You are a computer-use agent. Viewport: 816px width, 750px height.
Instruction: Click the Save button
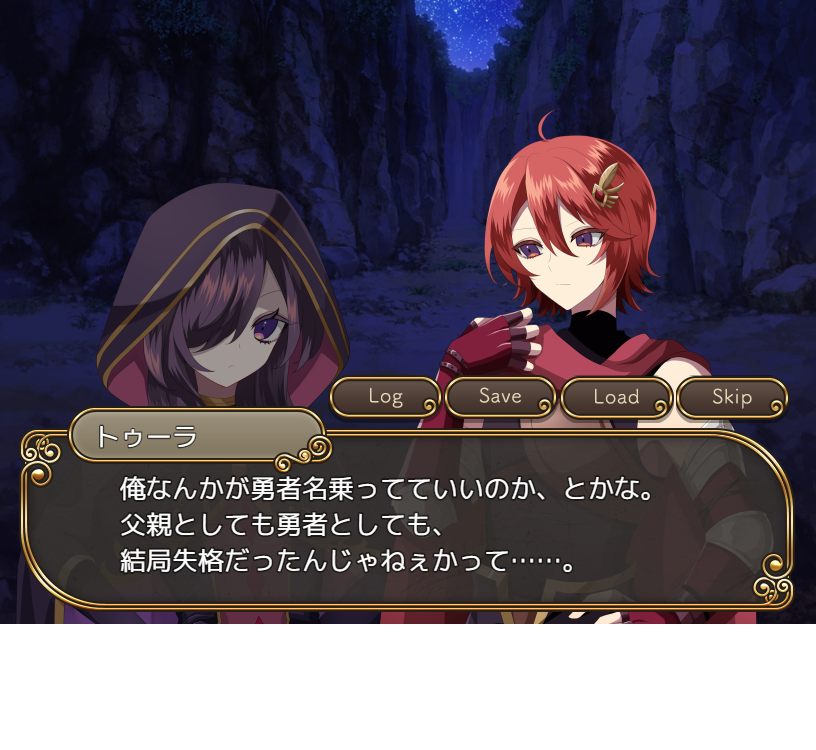[500, 397]
